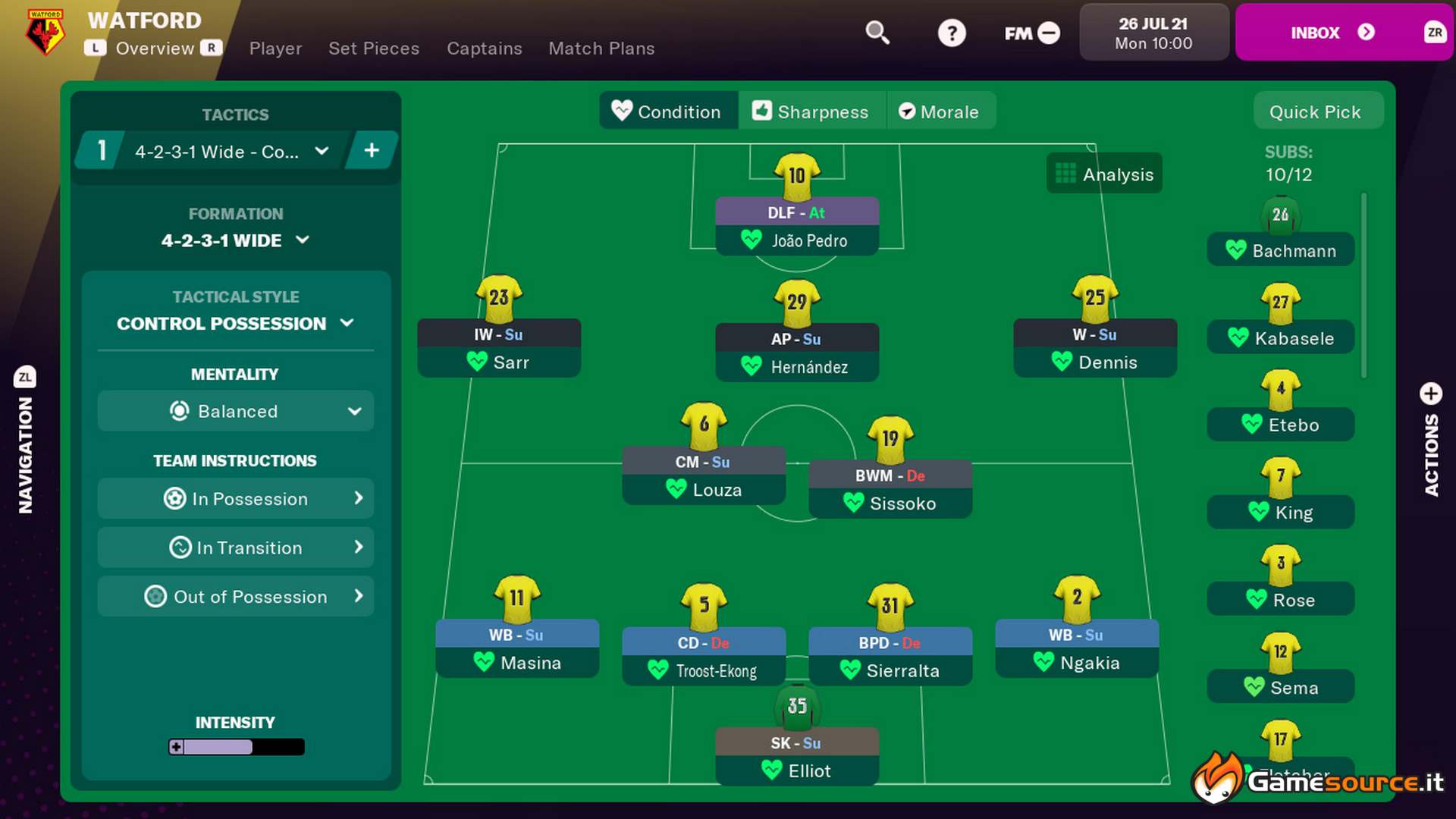Switch the squad view to Morale
This screenshot has width=1456, height=819.
pos(941,111)
